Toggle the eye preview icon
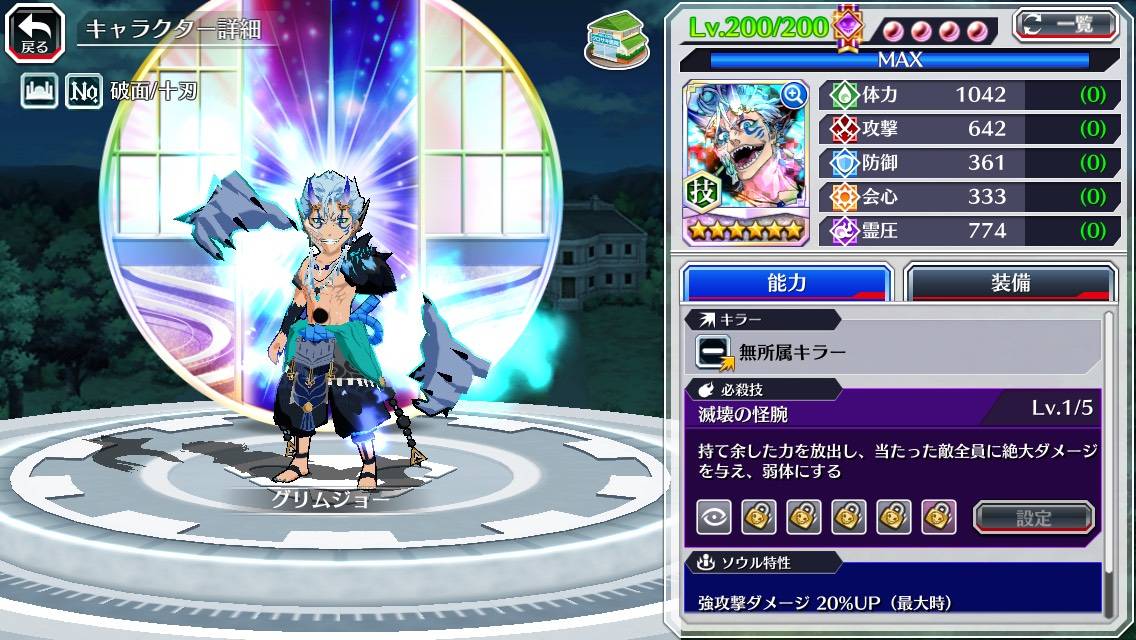The height and width of the screenshot is (640, 1136). click(713, 517)
